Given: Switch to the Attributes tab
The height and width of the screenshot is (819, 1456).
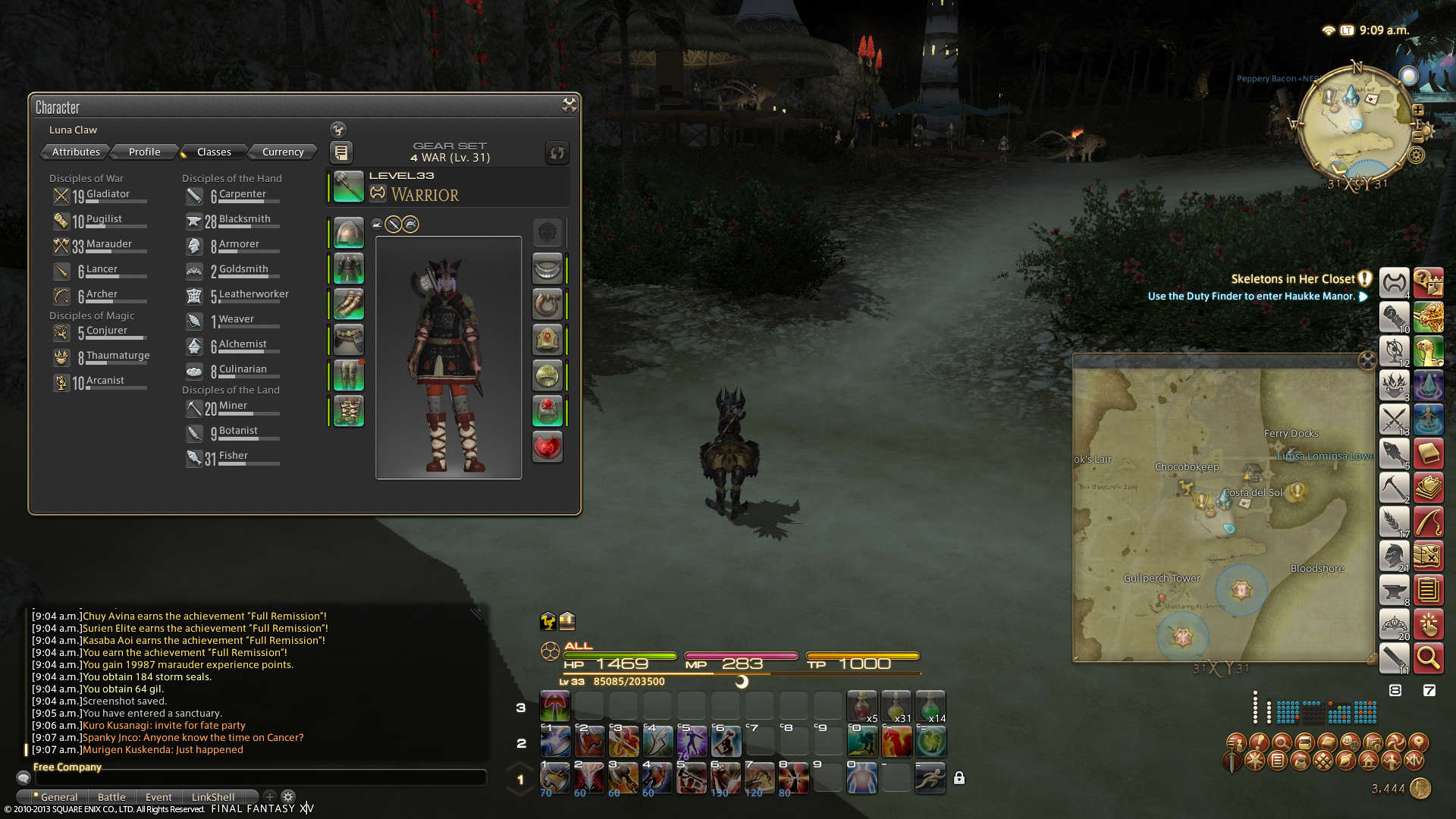Looking at the screenshot, I should (76, 152).
